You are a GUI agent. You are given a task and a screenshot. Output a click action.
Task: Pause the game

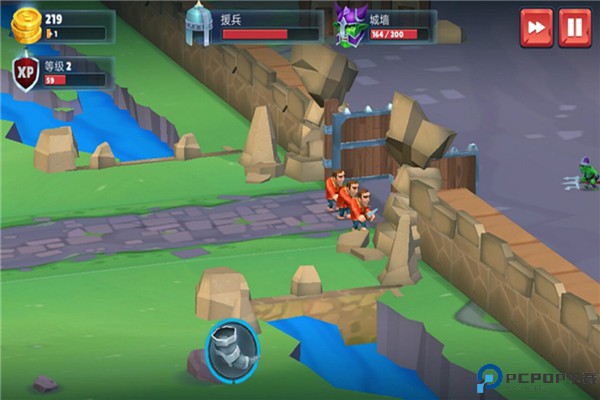[x=575, y=27]
